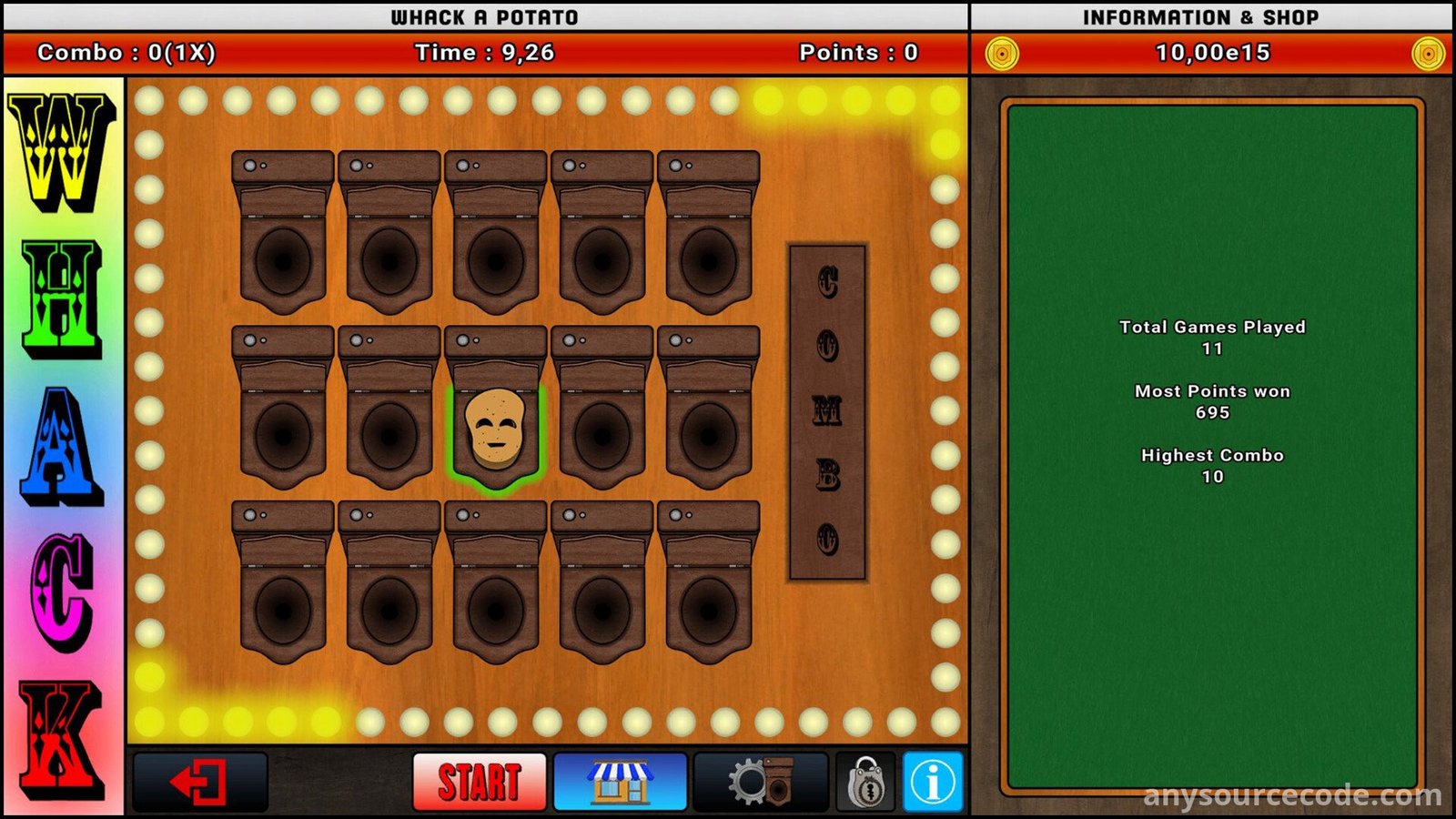Show the blue information panel button
Screen dimensions: 1456x819
[x=933, y=782]
